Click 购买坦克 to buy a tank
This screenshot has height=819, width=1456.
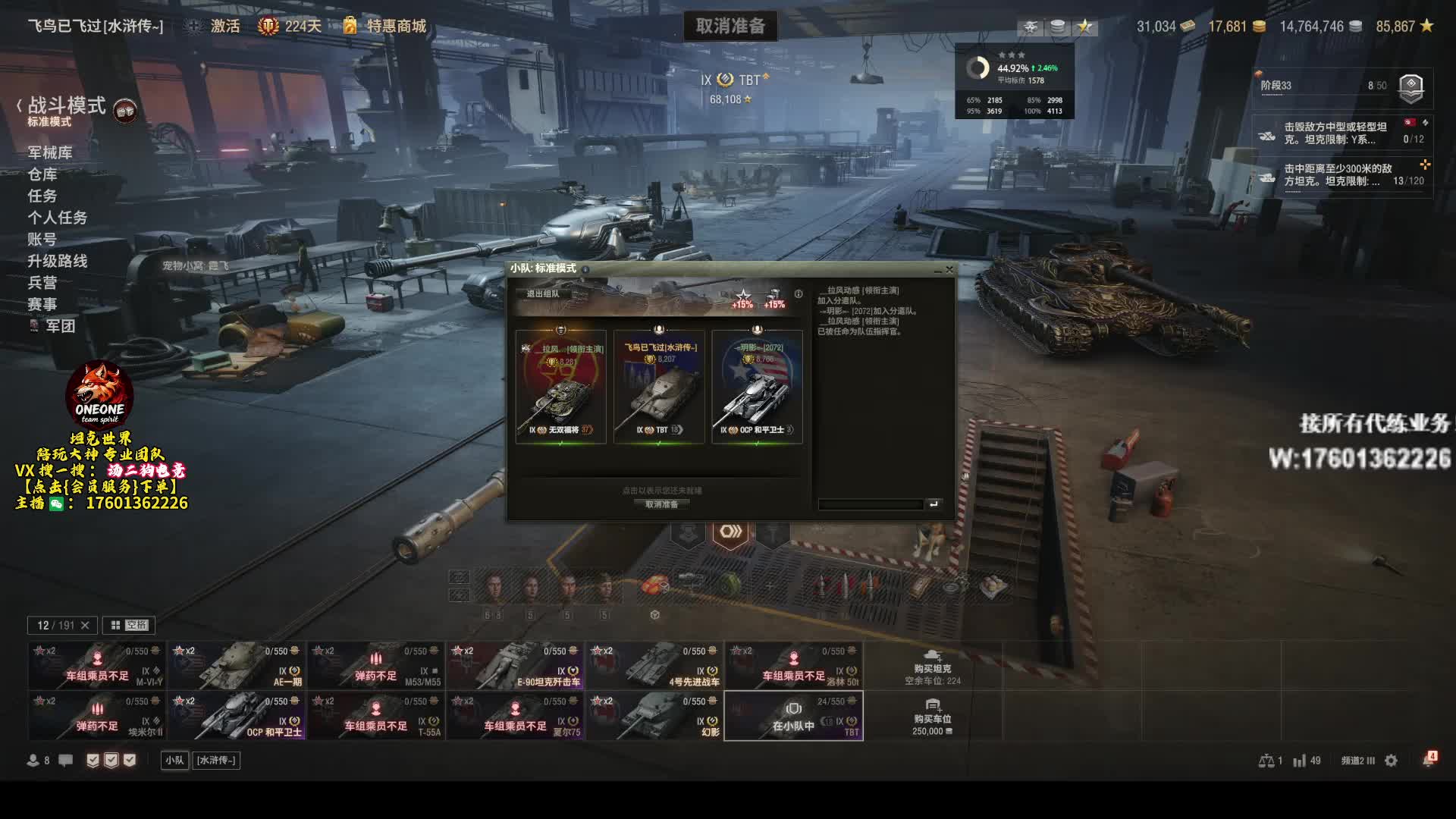pyautogui.click(x=932, y=667)
